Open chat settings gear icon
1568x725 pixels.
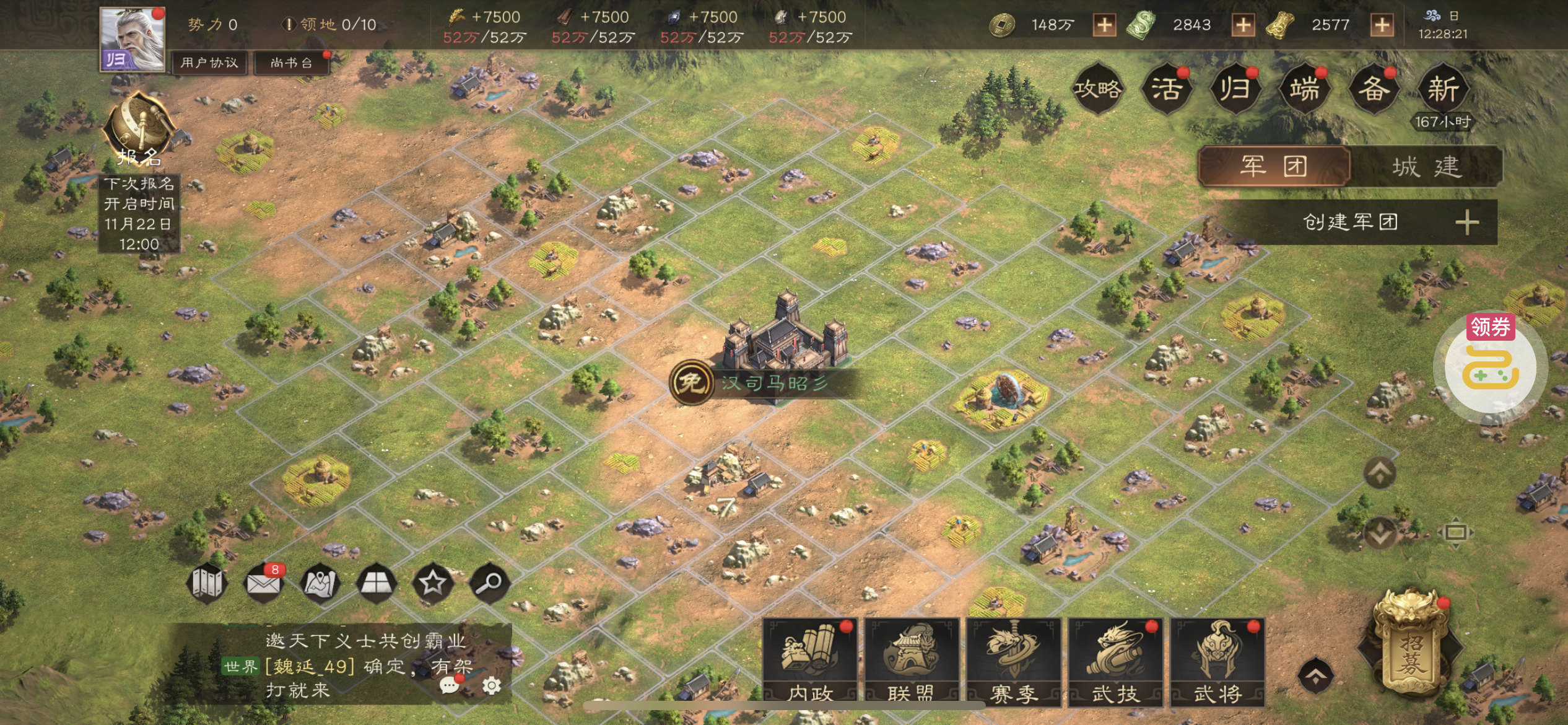[x=492, y=685]
